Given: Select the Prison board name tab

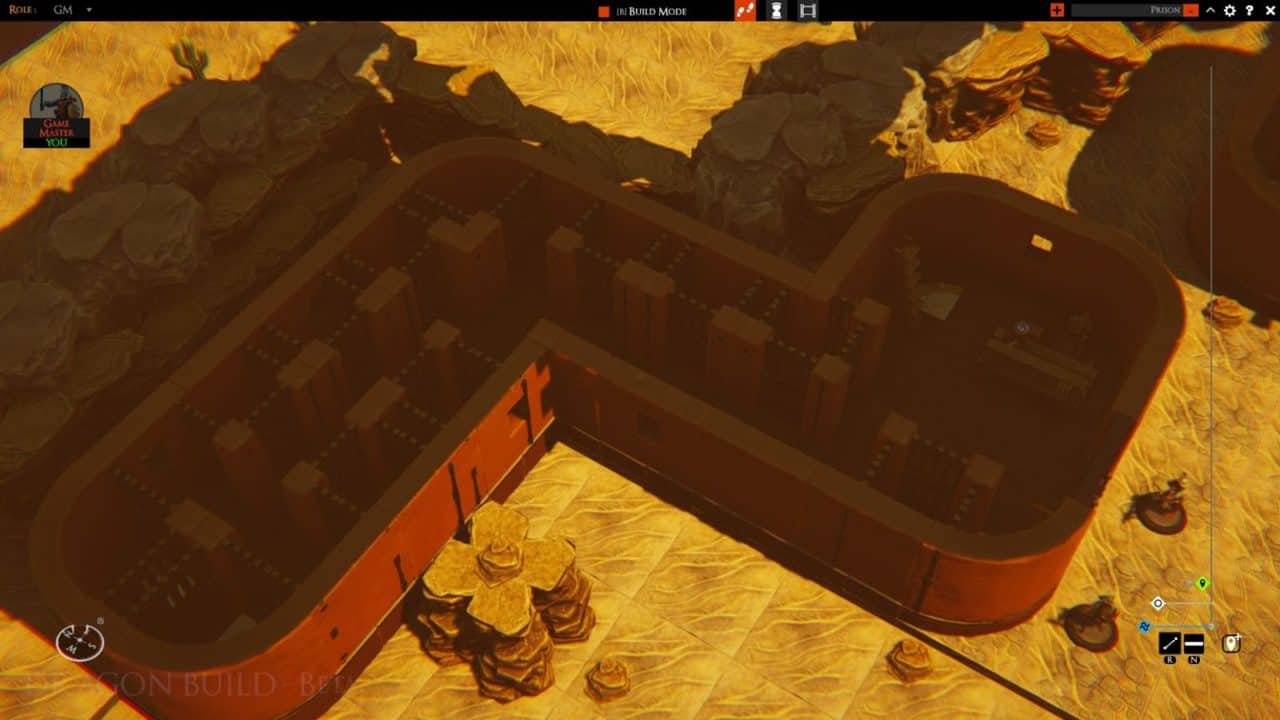Looking at the screenshot, I should coord(1163,9).
